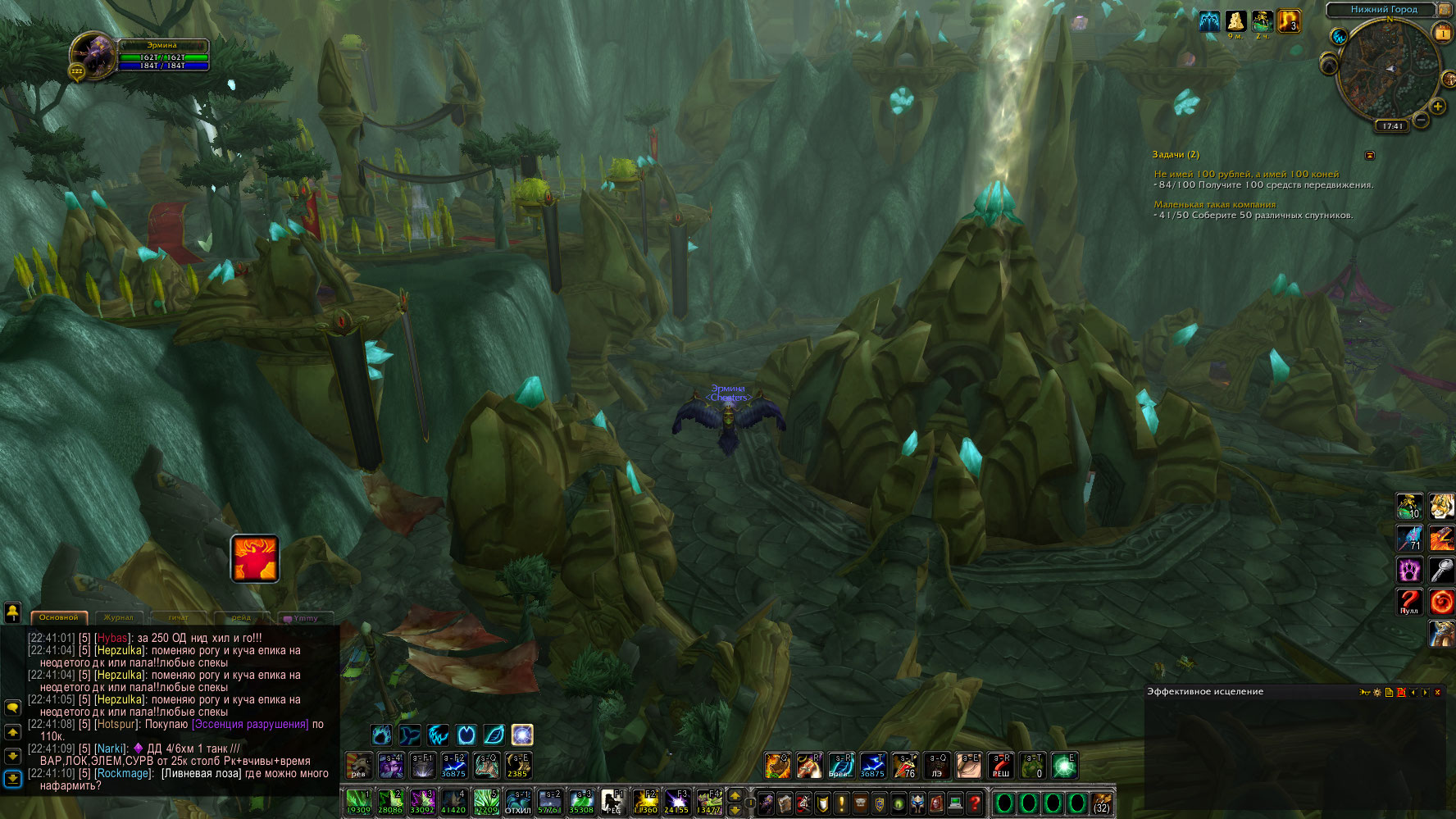Collapse the Задачи objectives tracker

tap(1369, 155)
